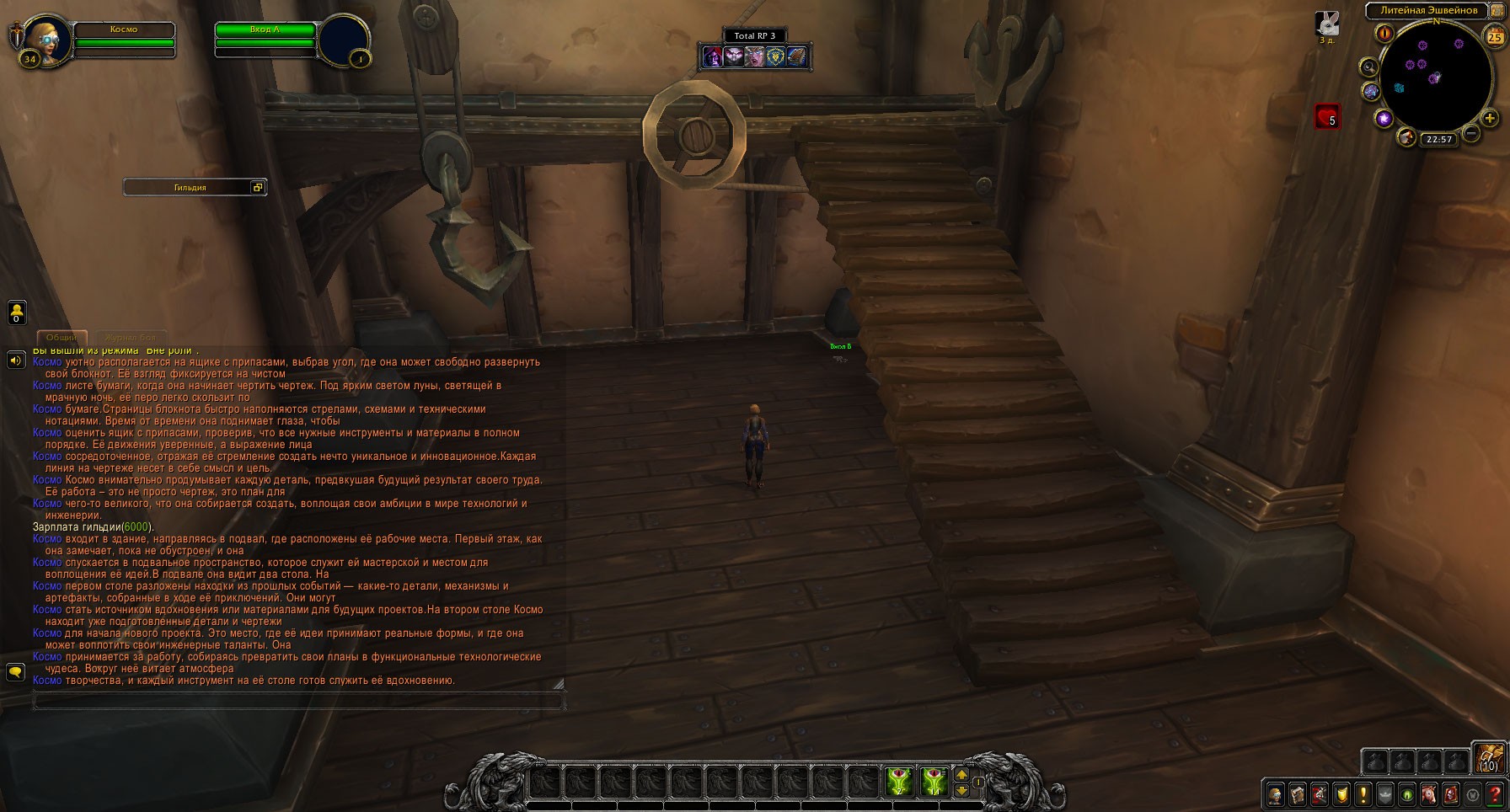1510x812 pixels.
Task: Page the action bar down with arrow
Action: (962, 790)
